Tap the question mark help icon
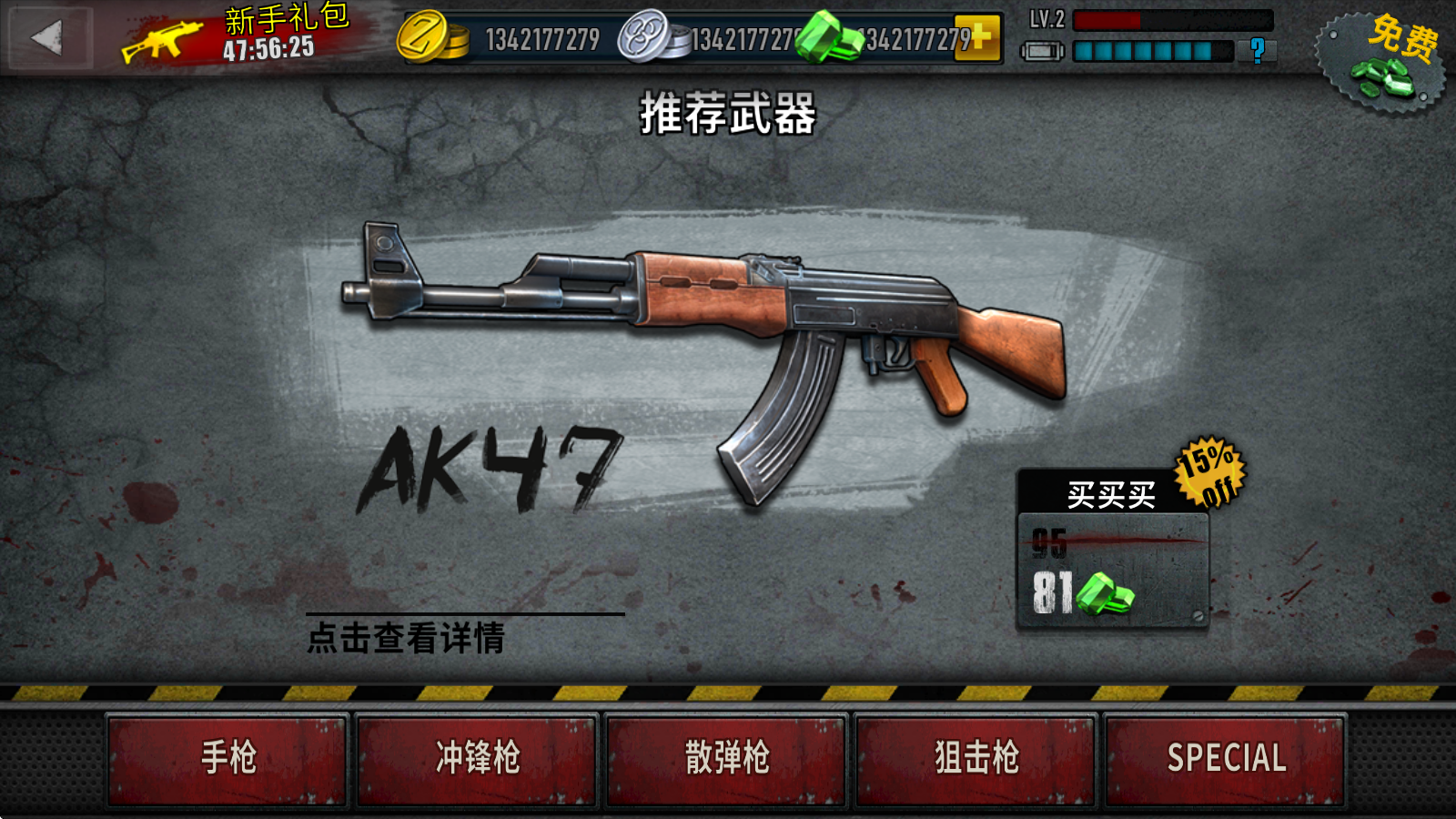Screen dimensions: 1456x819 tap(1257, 52)
